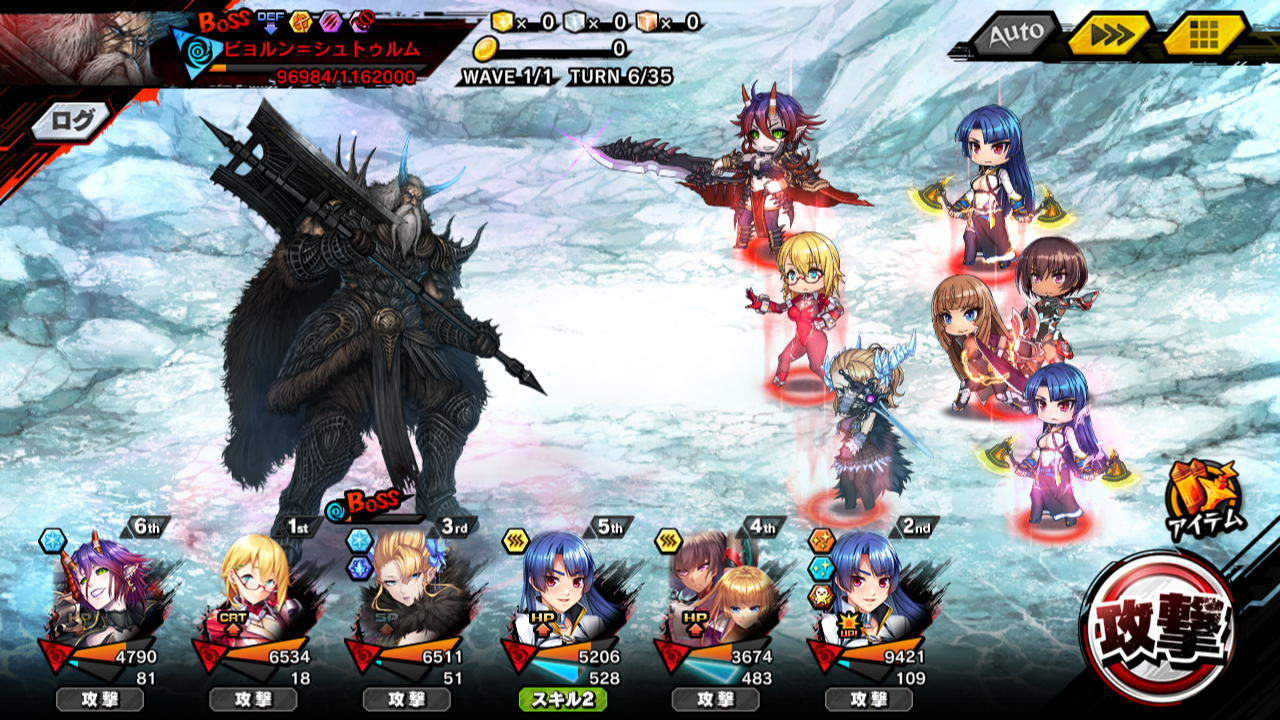Click 攻撃 label under 1st character
Image resolution: width=1280 pixels, height=720 pixels.
pos(253,700)
